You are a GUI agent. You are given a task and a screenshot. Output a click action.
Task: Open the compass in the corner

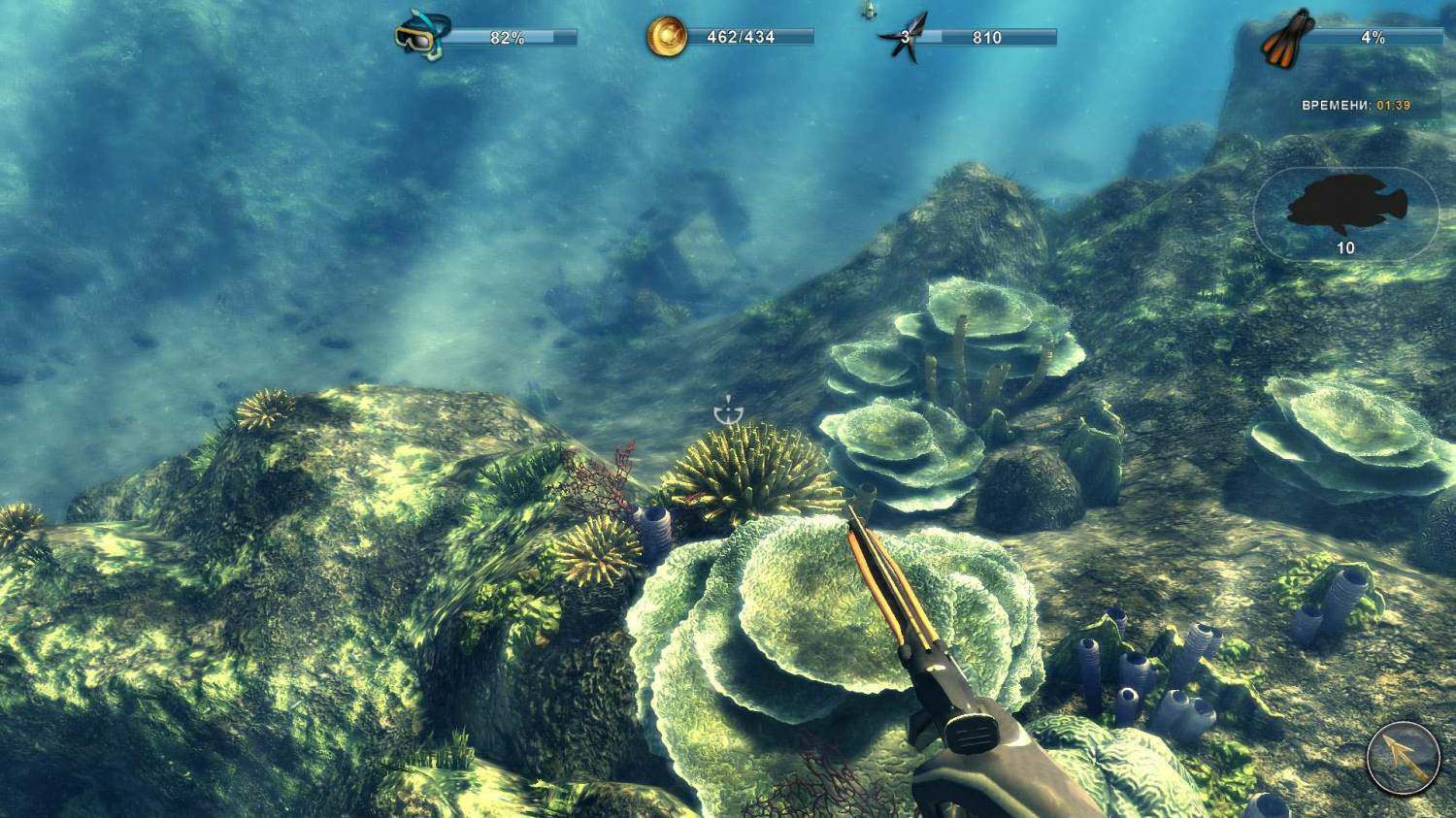[x=1403, y=757]
